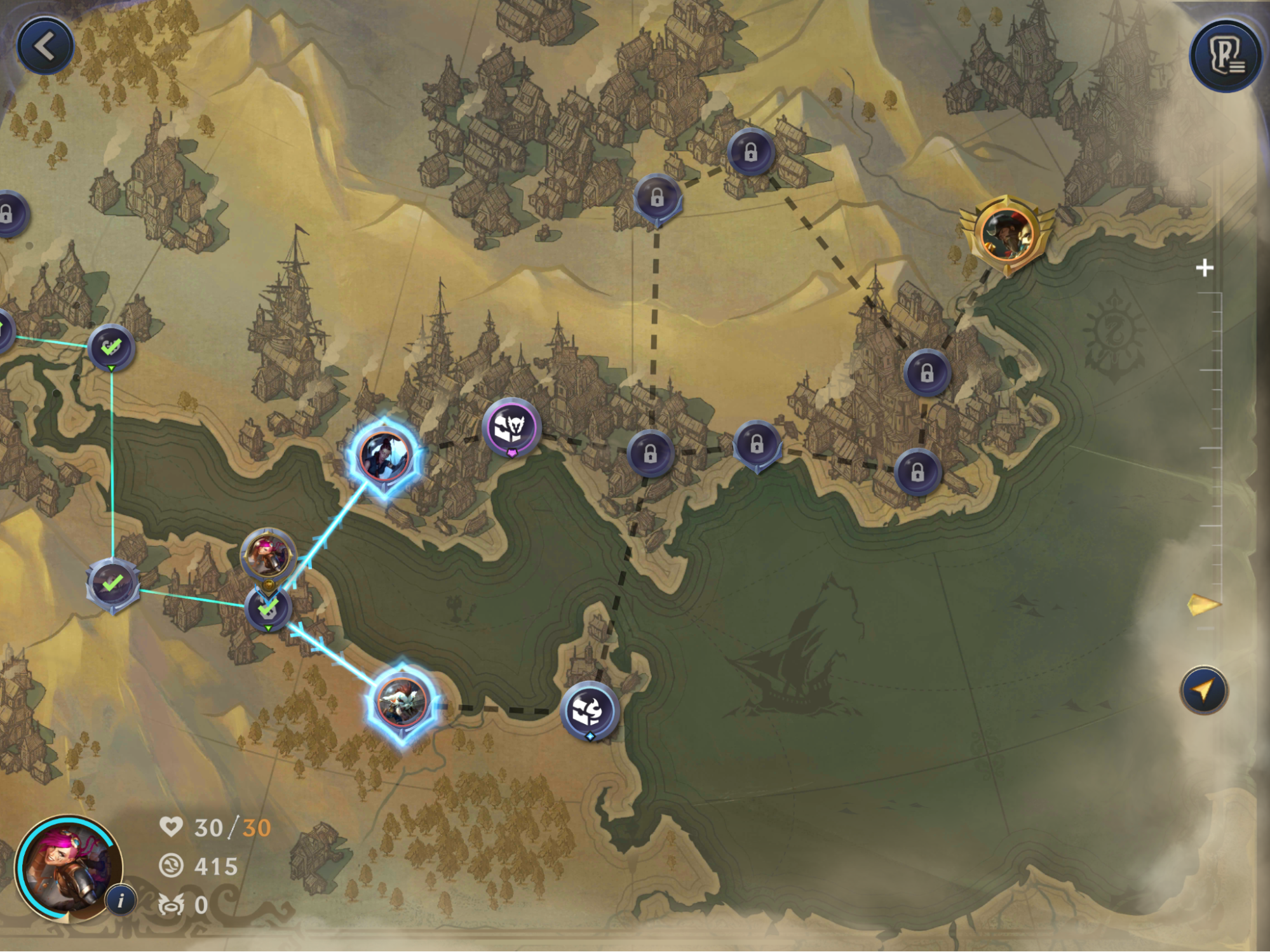Screen dimensions: 1270x952
Task: Open the purple-ringed chest node
Action: 511,427
